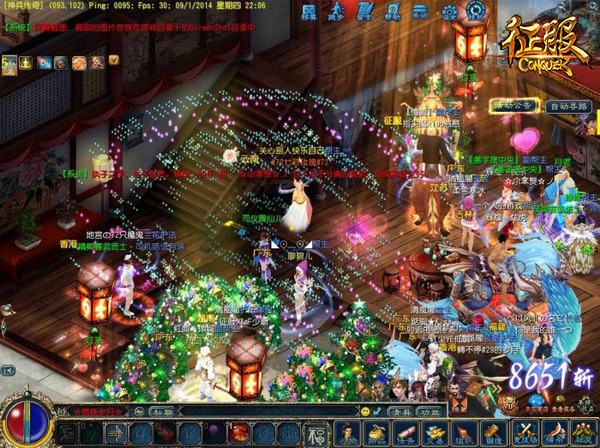Viewport: 600px width, 448px height.
Task: Open the 活动公告 announcements button
Action: pyautogui.click(x=511, y=105)
